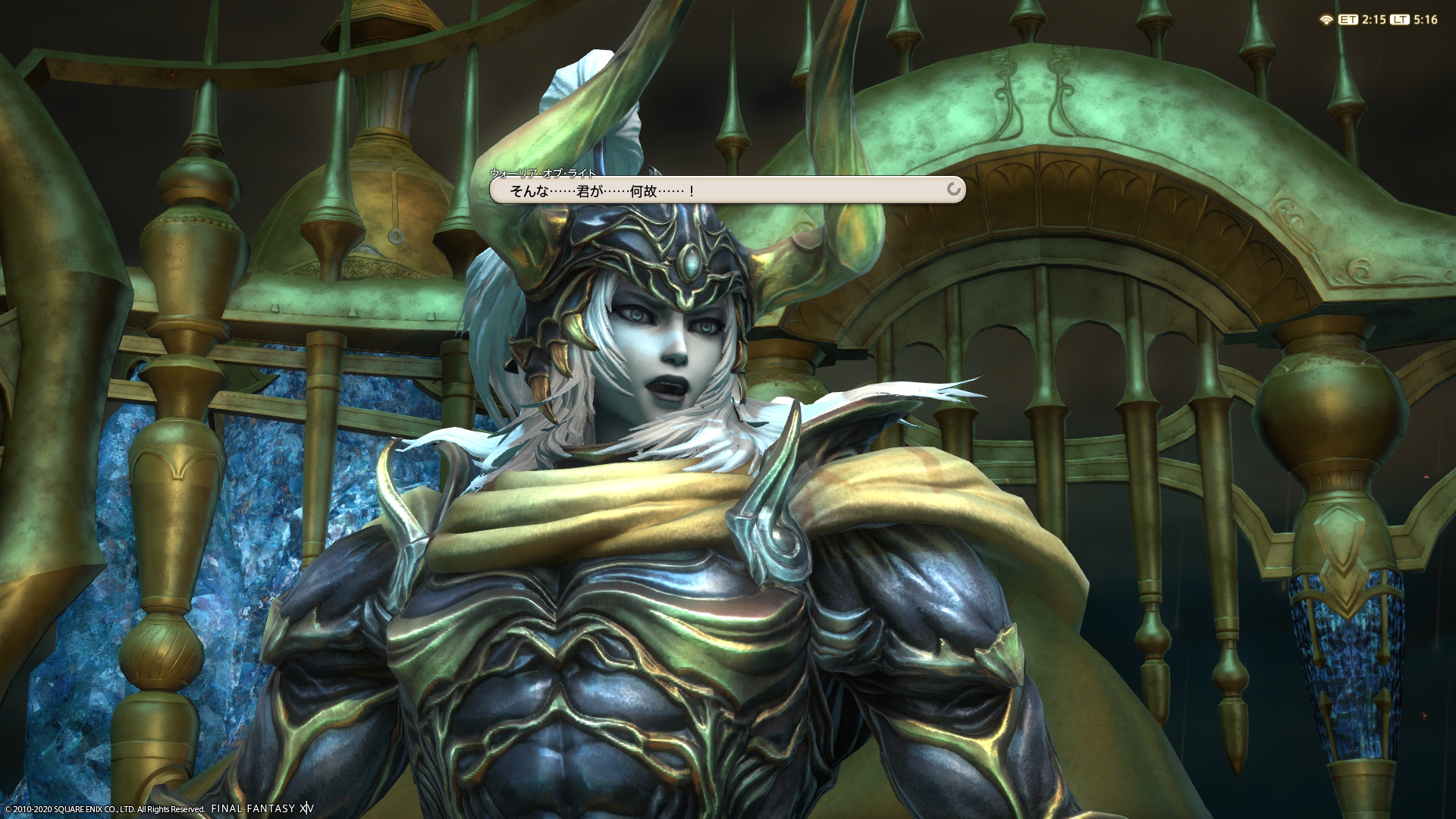Check the network connection status icon
Screen dimensions: 1456x819
coord(1326,20)
